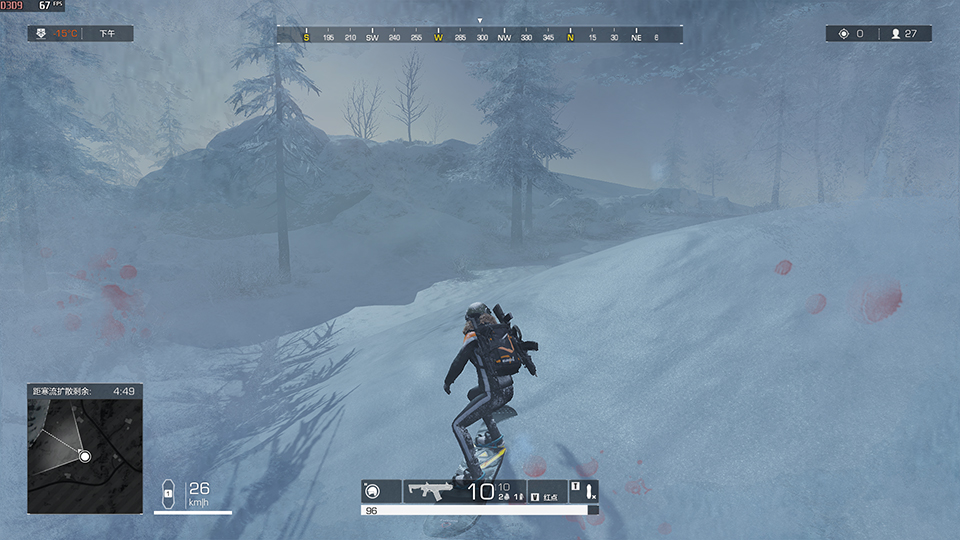Click the compass bar at the top
The image size is (960, 540).
point(480,36)
